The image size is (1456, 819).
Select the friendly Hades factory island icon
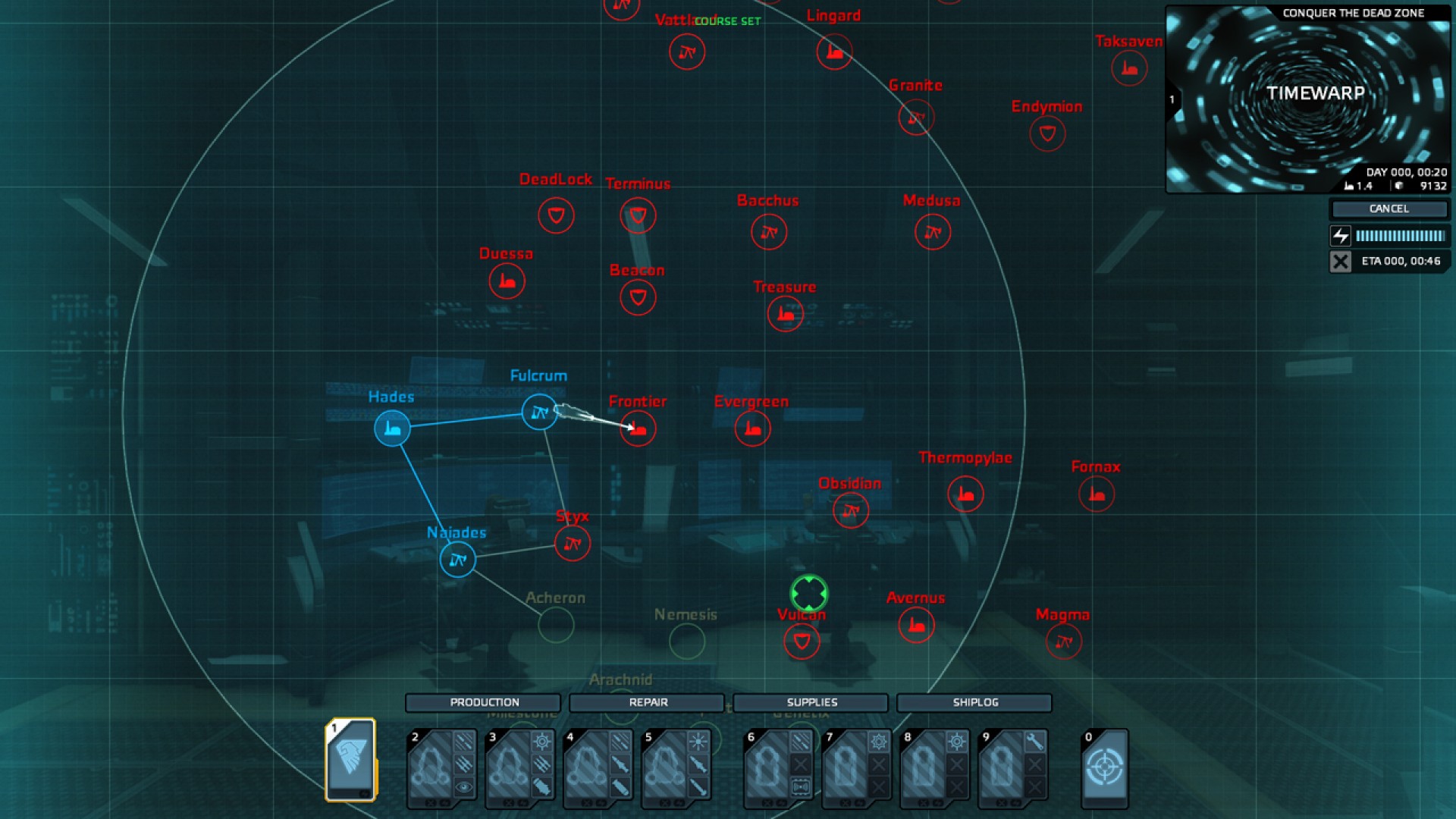392,428
